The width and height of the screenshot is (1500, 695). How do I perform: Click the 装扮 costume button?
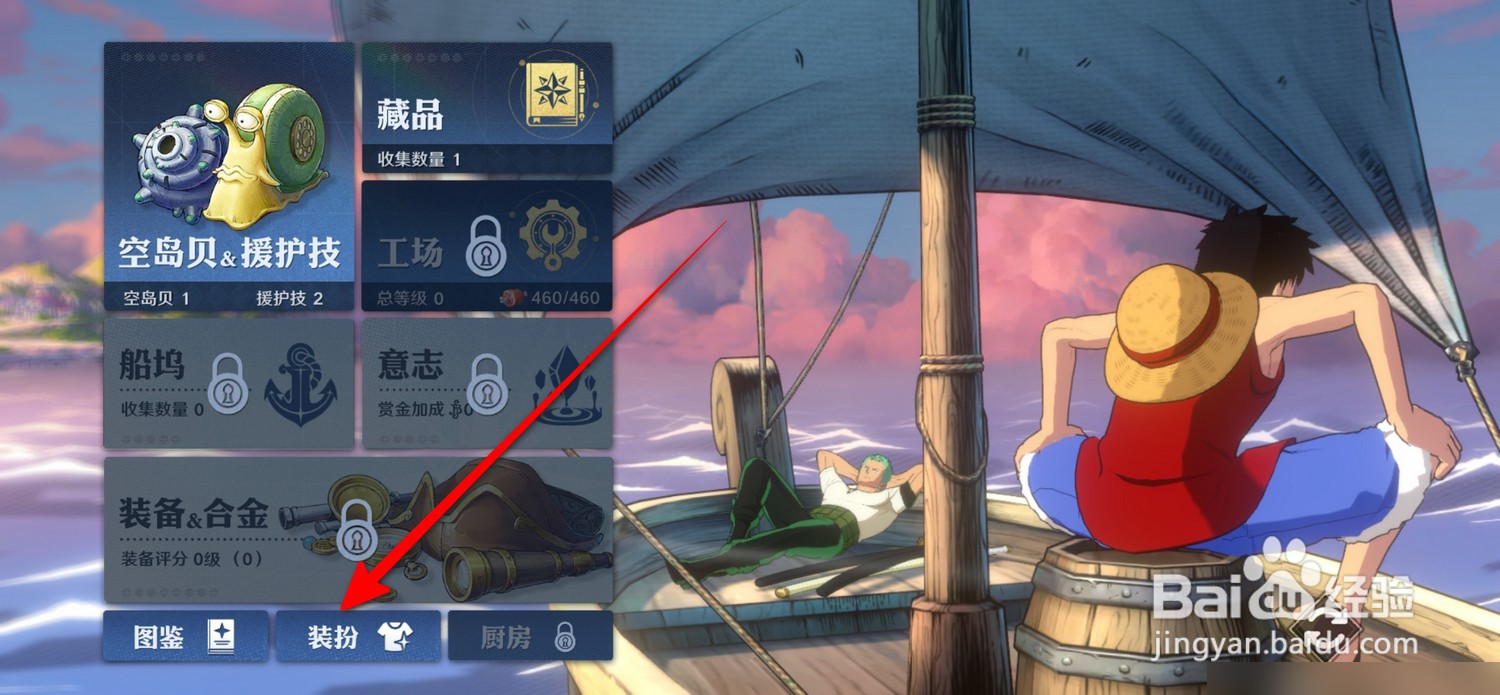click(358, 636)
